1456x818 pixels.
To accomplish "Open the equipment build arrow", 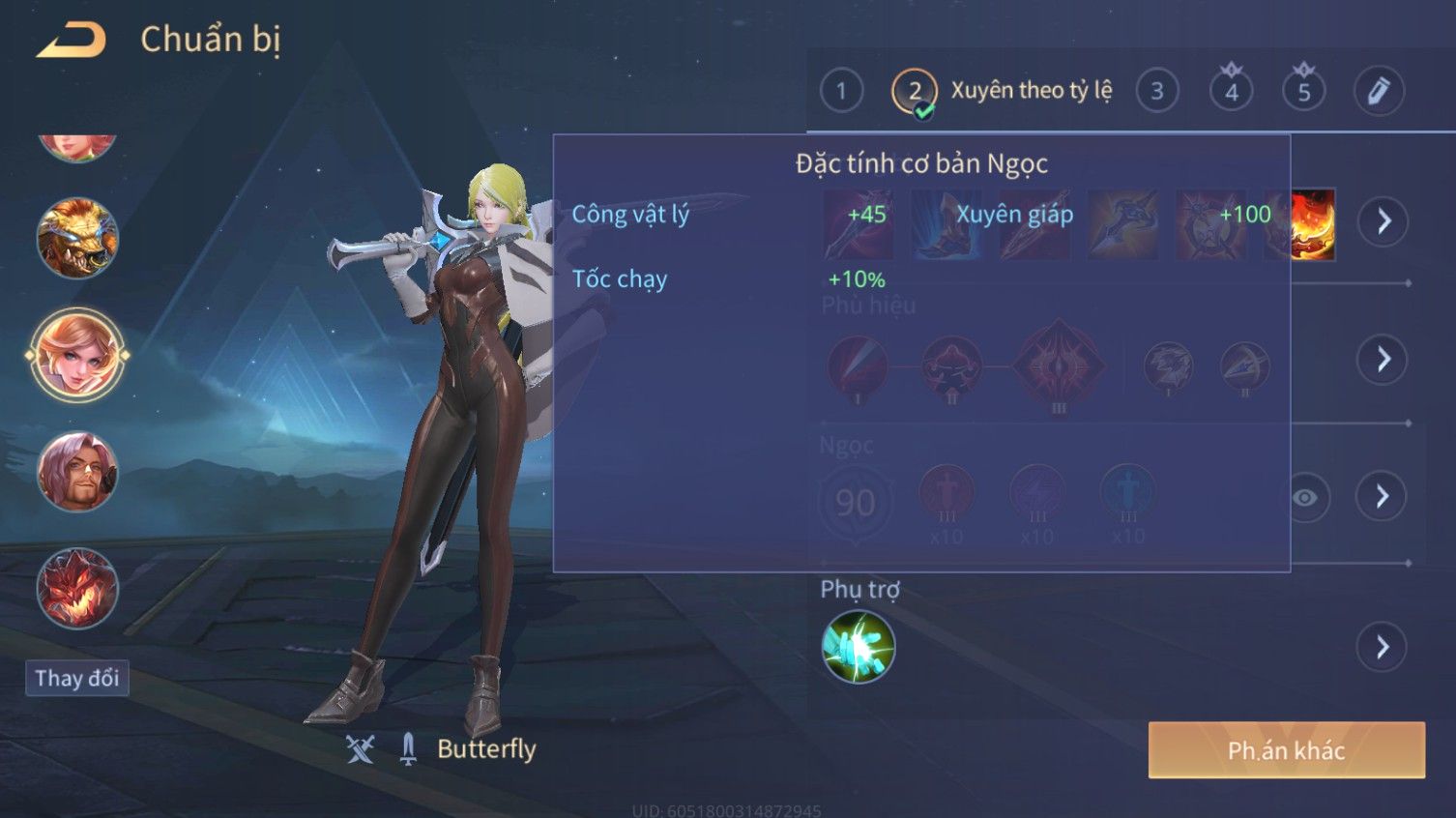I will (x=1383, y=221).
